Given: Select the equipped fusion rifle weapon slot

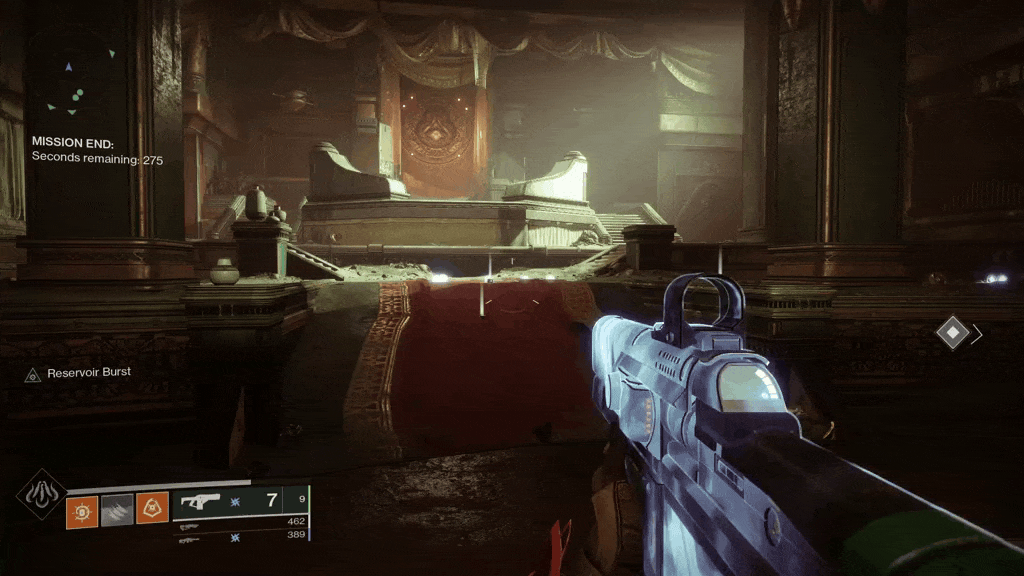Looking at the screenshot, I should click(x=239, y=502).
